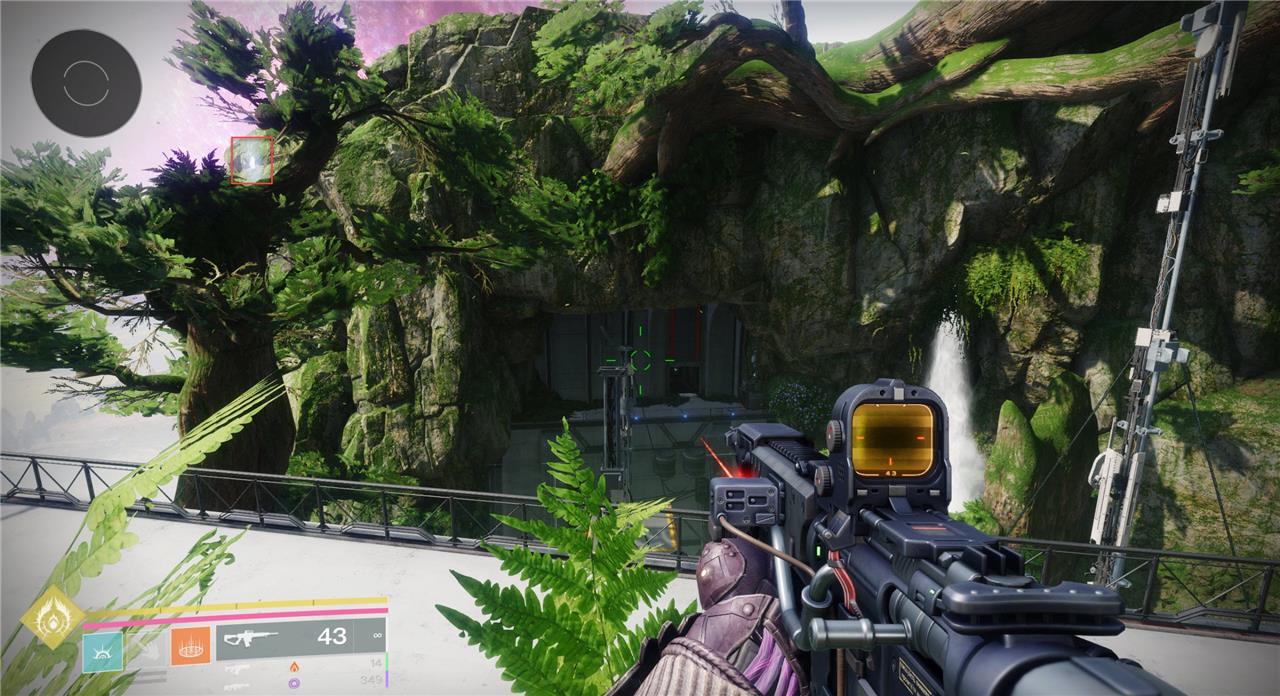Select the teal grenade ability icon

pyautogui.click(x=102, y=651)
